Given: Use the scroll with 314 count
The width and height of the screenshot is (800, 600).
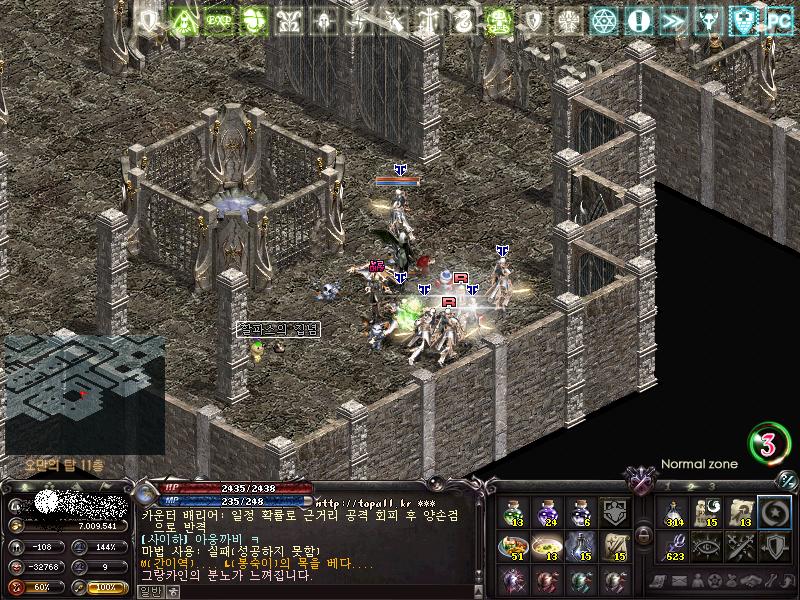Looking at the screenshot, I should pos(672,512).
